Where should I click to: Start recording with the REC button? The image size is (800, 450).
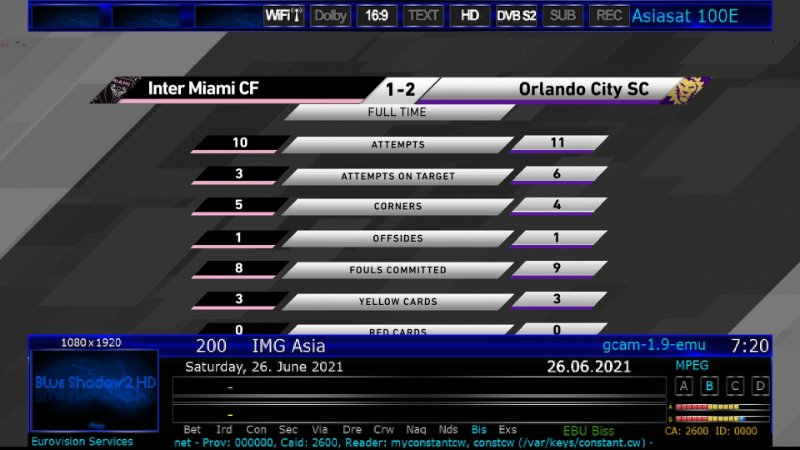pos(608,15)
